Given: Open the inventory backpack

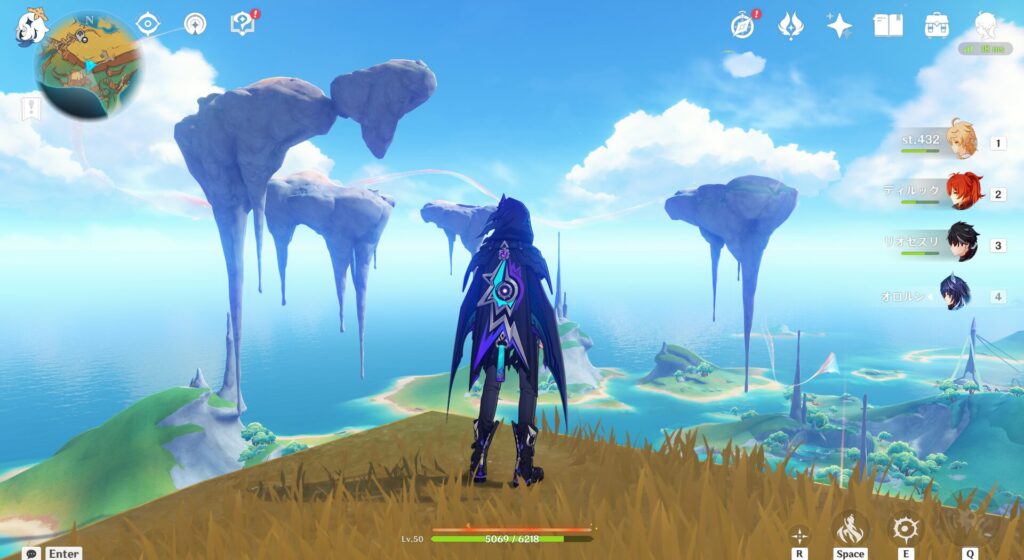Looking at the screenshot, I should 937,25.
